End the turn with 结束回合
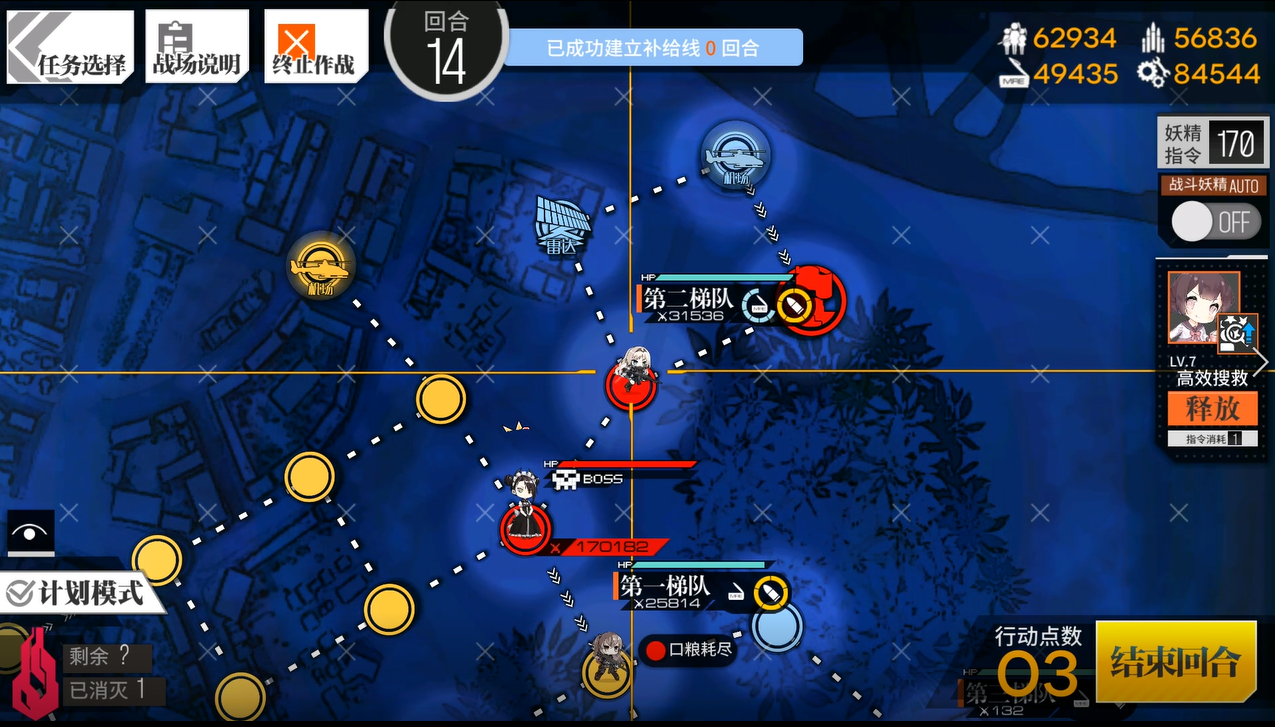The image size is (1275, 727). pyautogui.click(x=1175, y=662)
